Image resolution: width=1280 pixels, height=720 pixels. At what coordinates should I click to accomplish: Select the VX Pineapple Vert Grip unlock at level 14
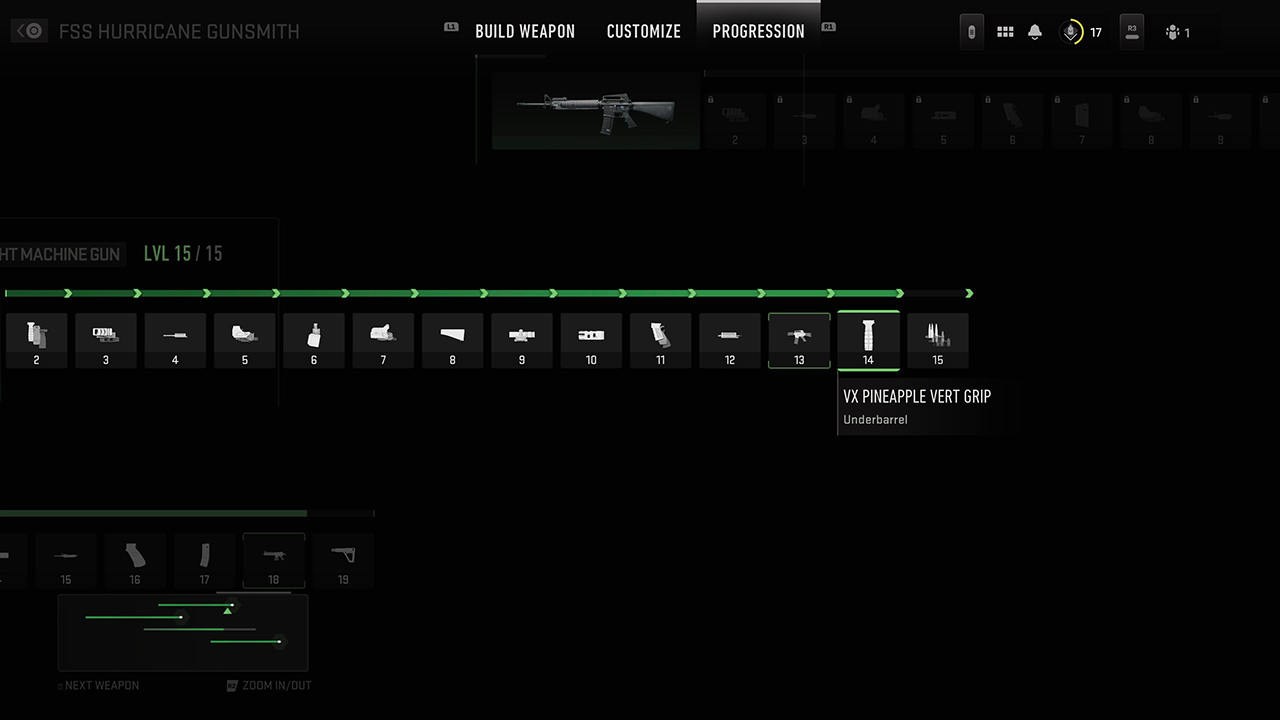[x=868, y=340]
